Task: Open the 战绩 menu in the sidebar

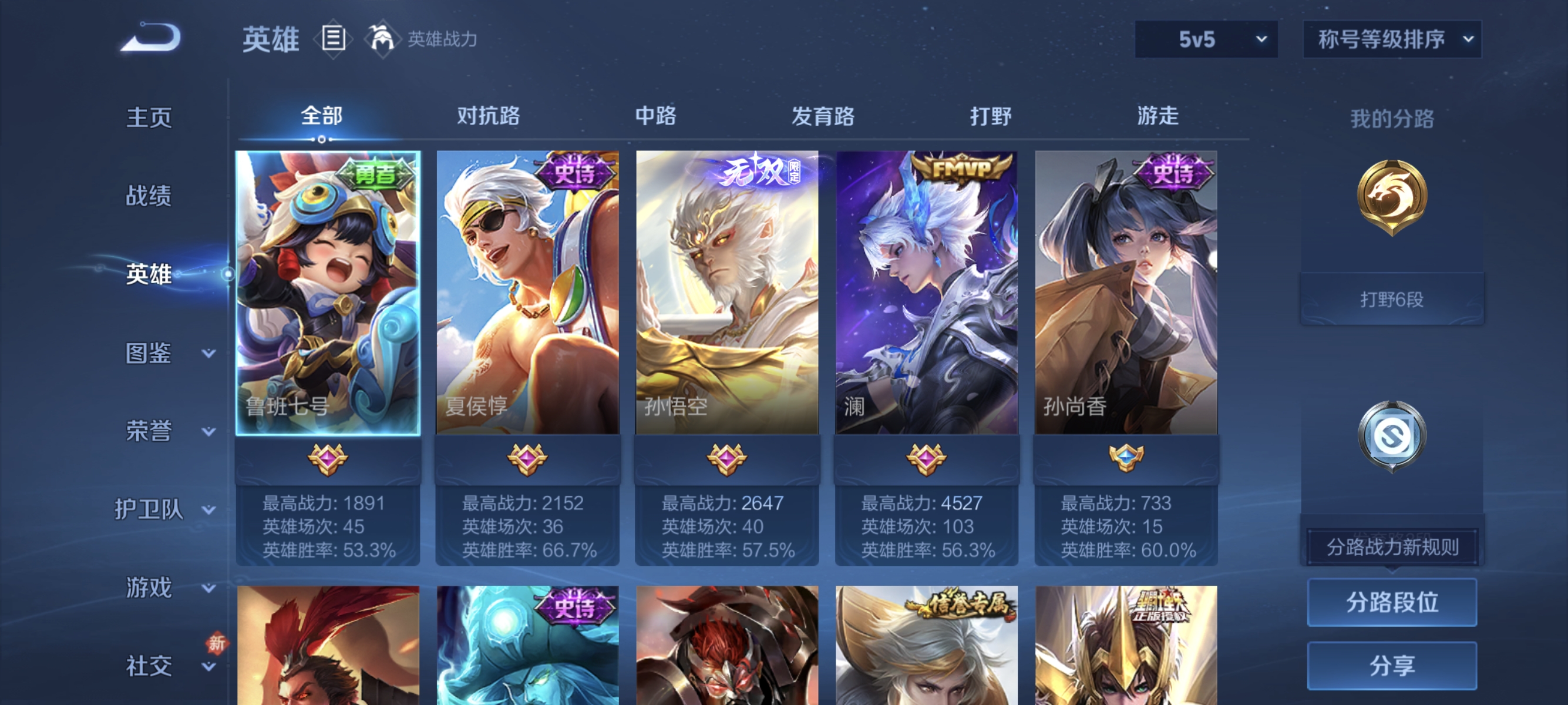Action: (148, 197)
